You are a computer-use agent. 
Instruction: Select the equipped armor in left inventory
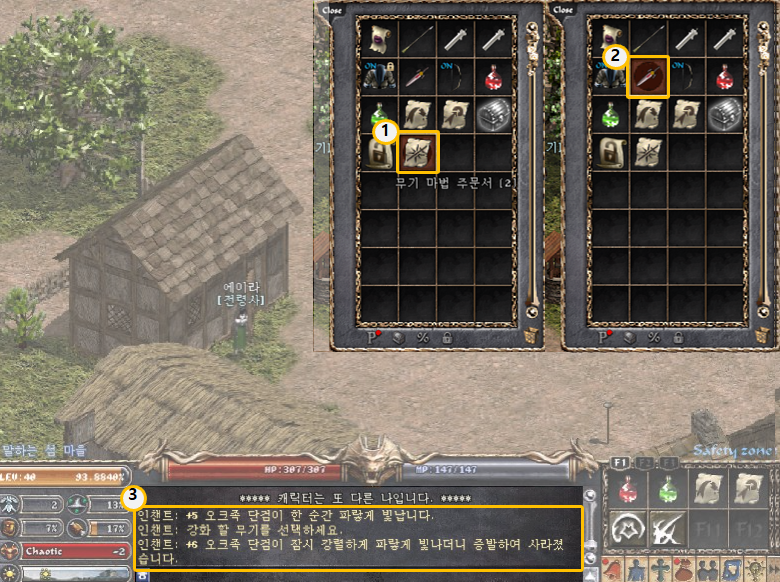(379, 76)
